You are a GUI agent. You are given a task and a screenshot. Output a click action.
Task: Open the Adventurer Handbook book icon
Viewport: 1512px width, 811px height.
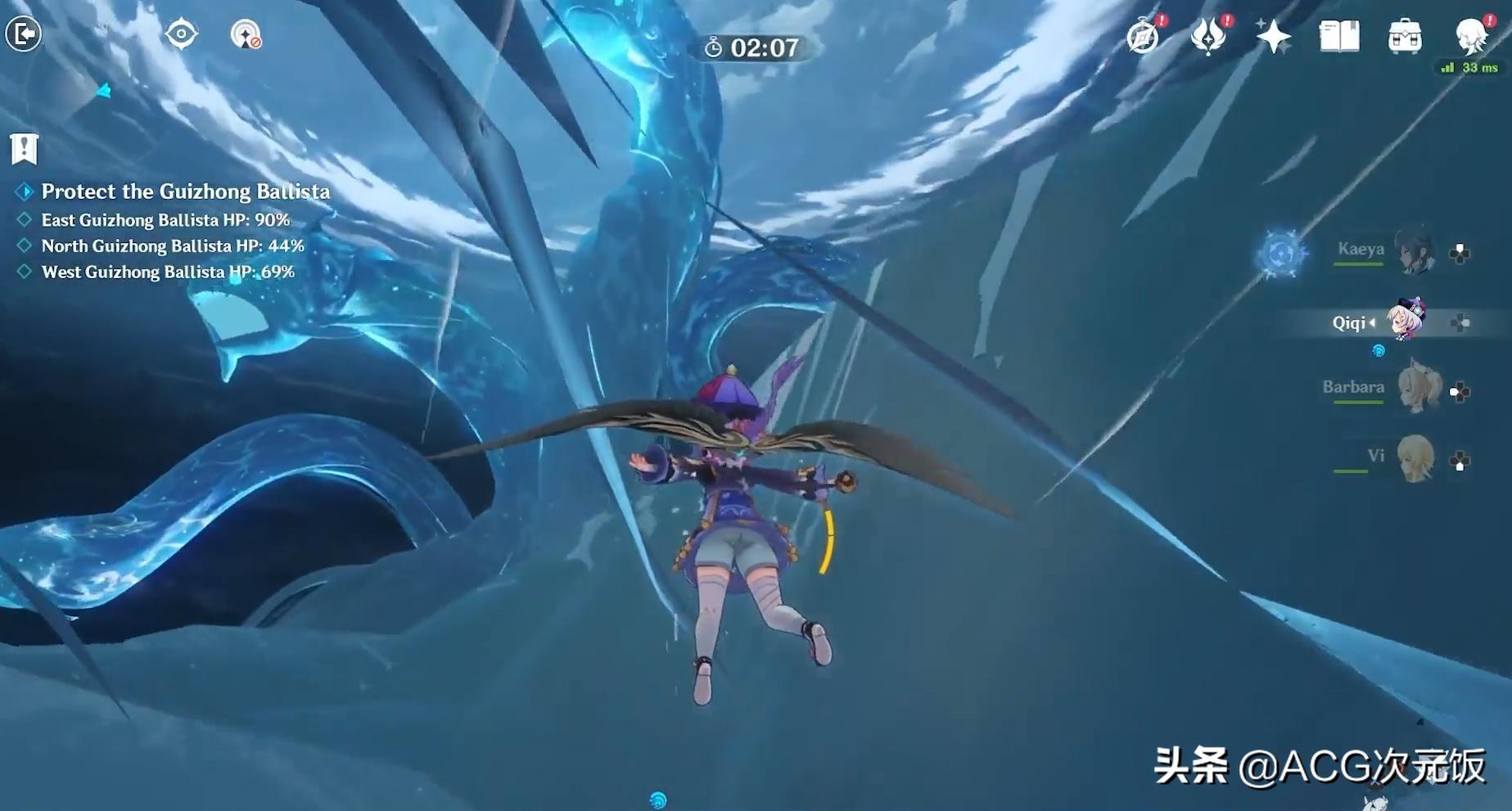click(x=1339, y=37)
